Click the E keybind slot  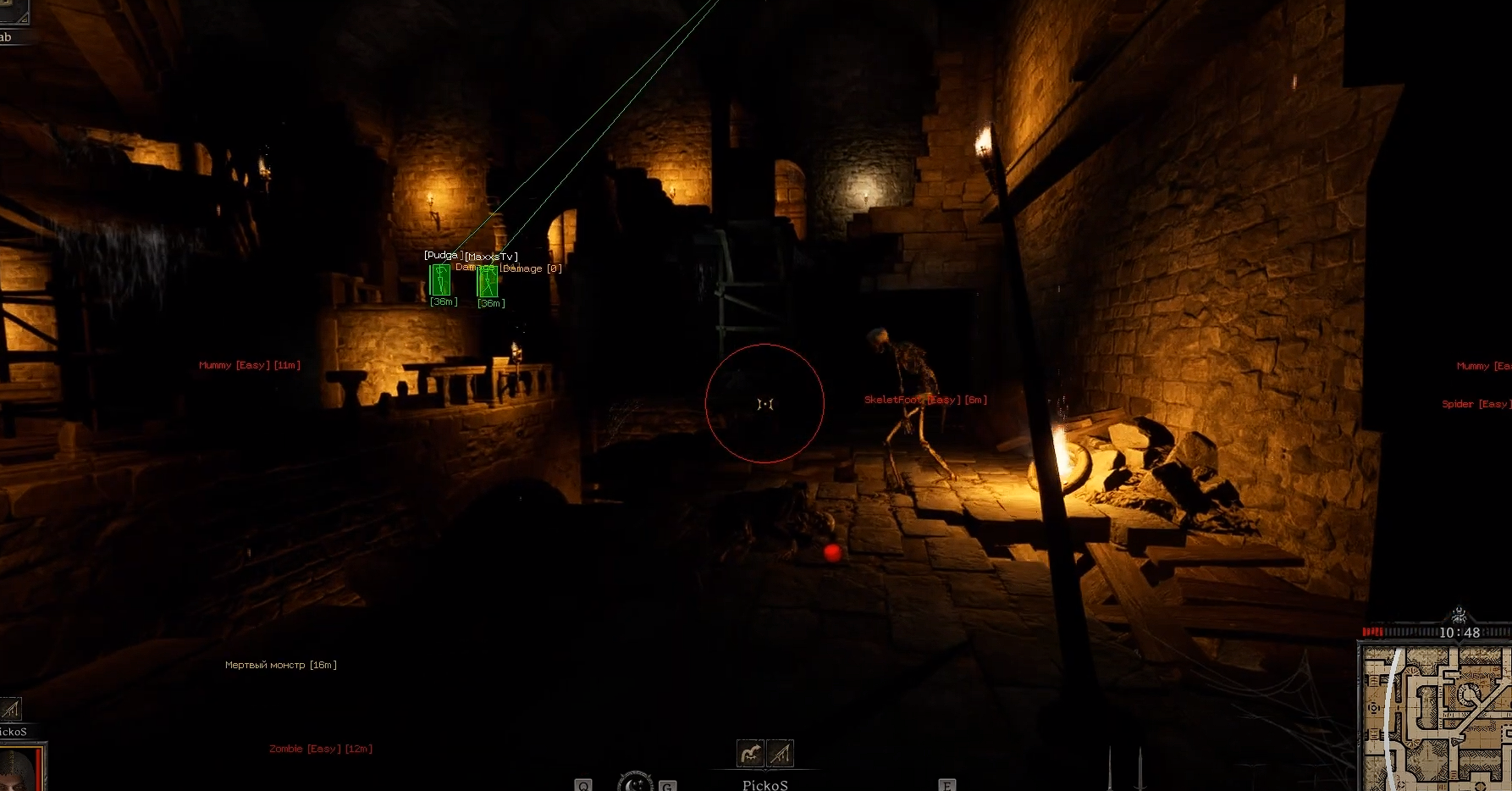(x=946, y=785)
